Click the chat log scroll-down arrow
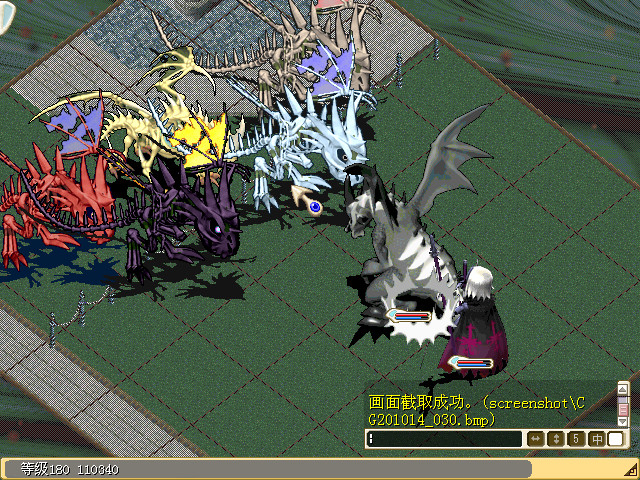The image size is (640, 480). click(623, 422)
